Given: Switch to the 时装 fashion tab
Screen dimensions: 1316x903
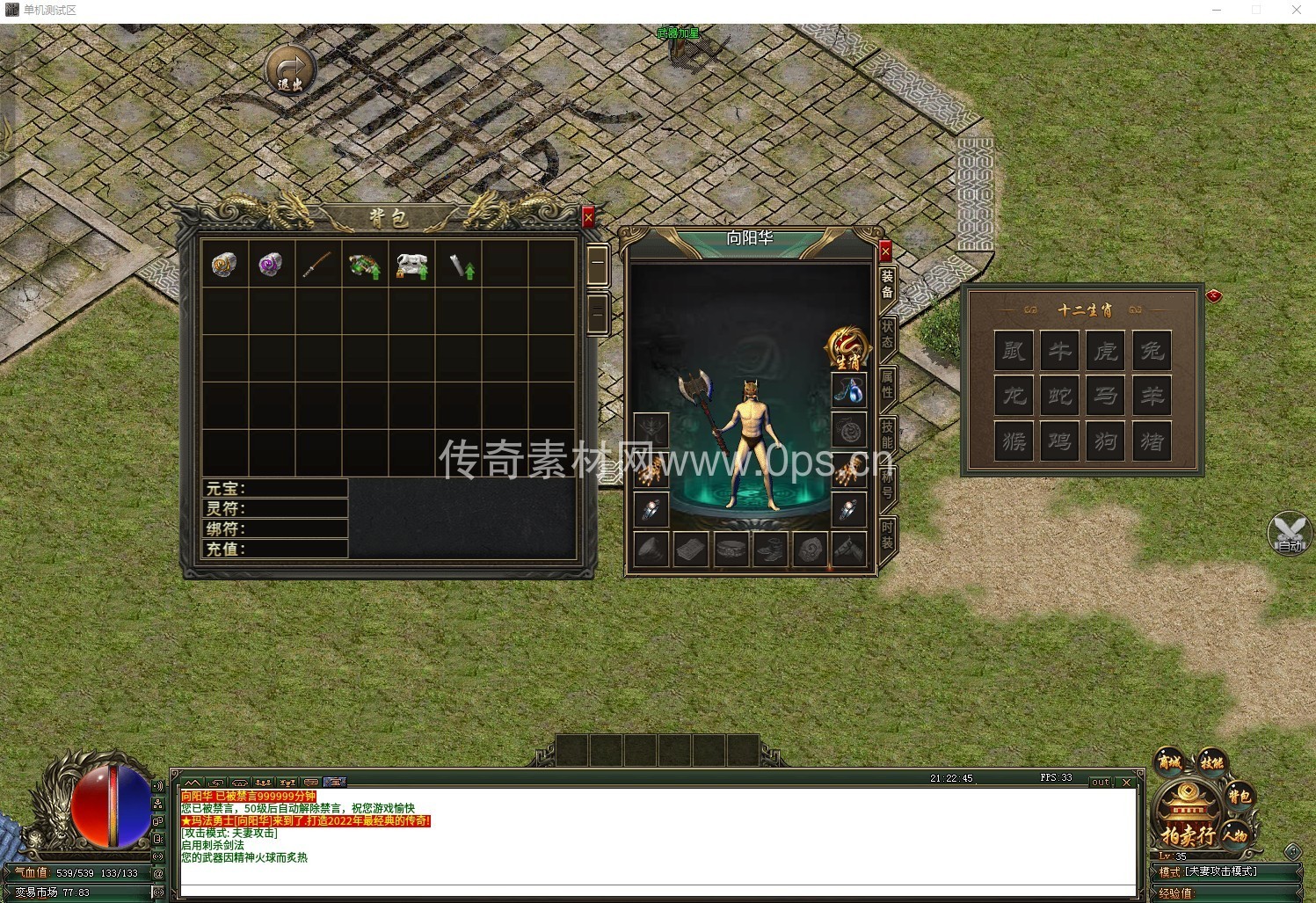Looking at the screenshot, I should click(887, 534).
